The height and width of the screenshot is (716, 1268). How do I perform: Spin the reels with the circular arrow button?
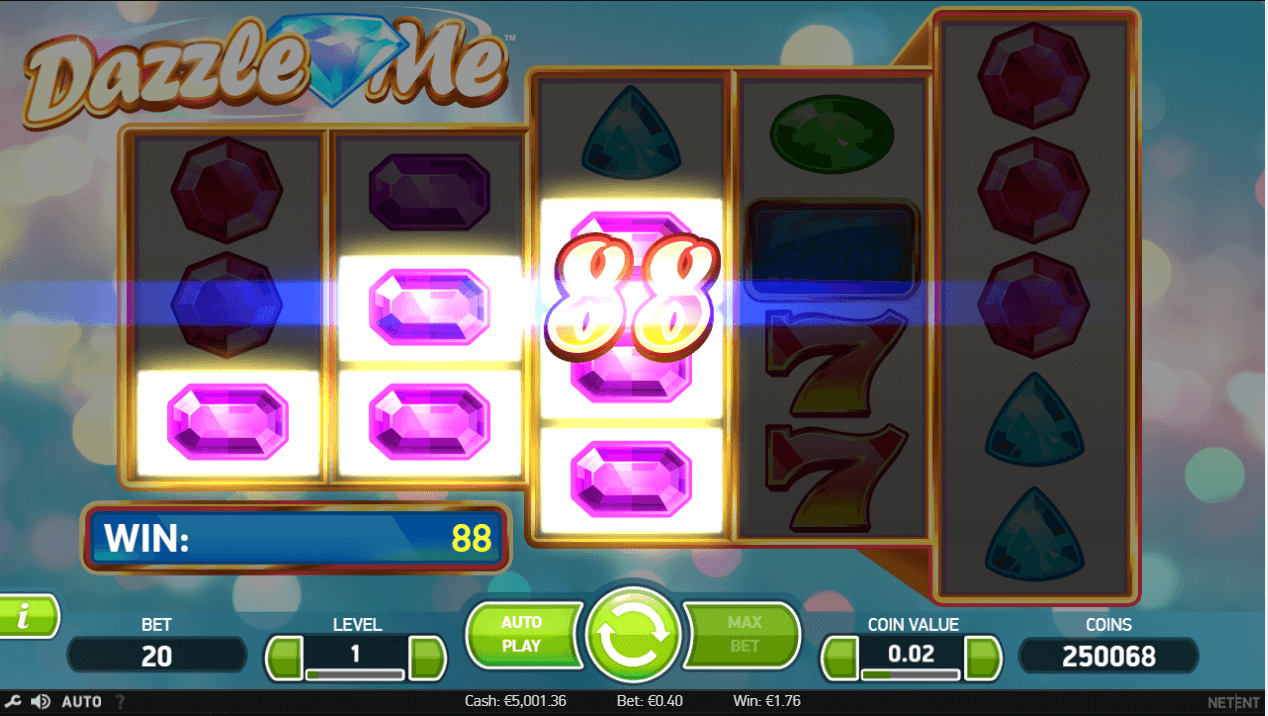pos(633,634)
